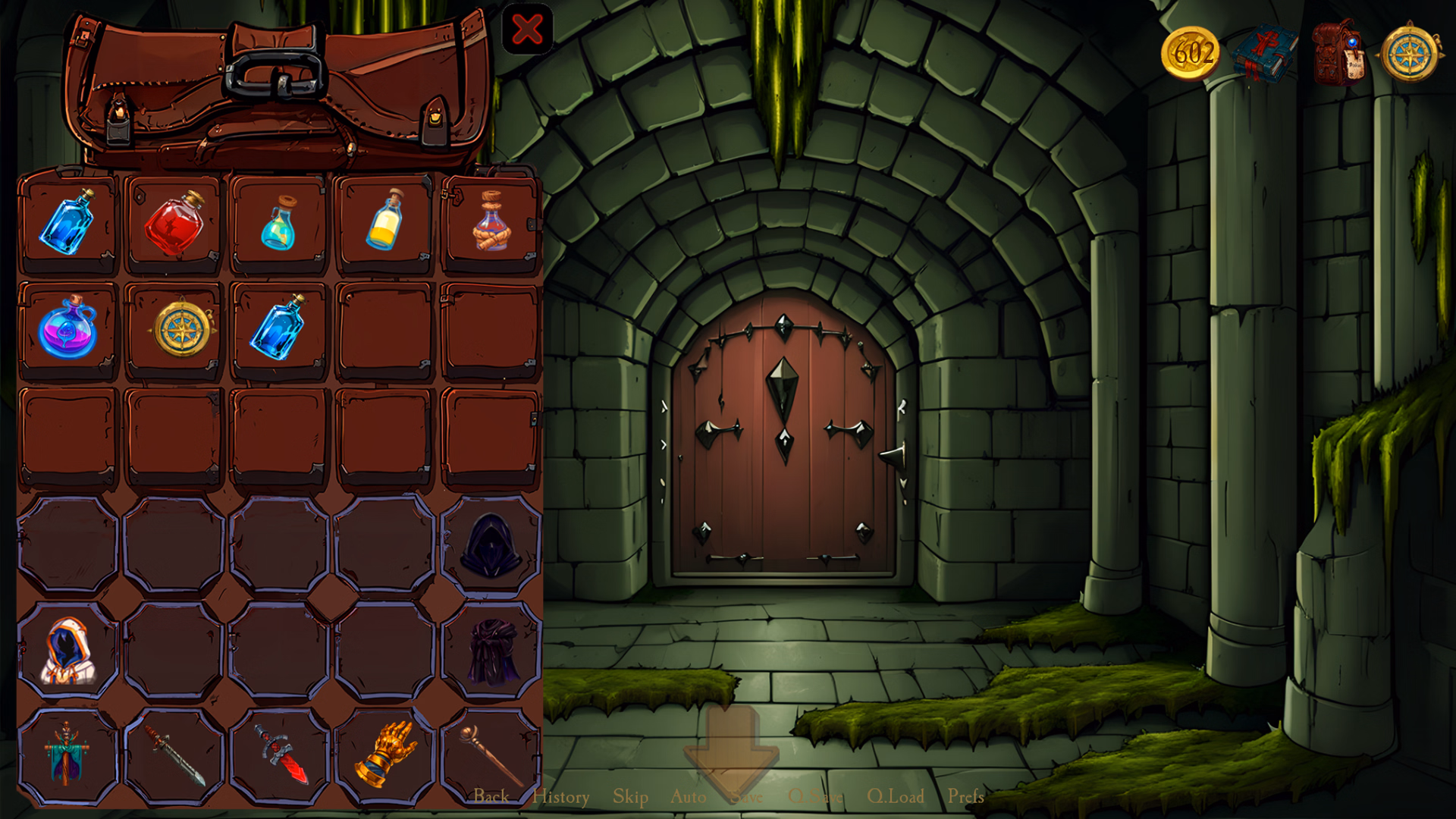Open the Prefs menu
The height and width of the screenshot is (819, 1456).
[x=965, y=797]
